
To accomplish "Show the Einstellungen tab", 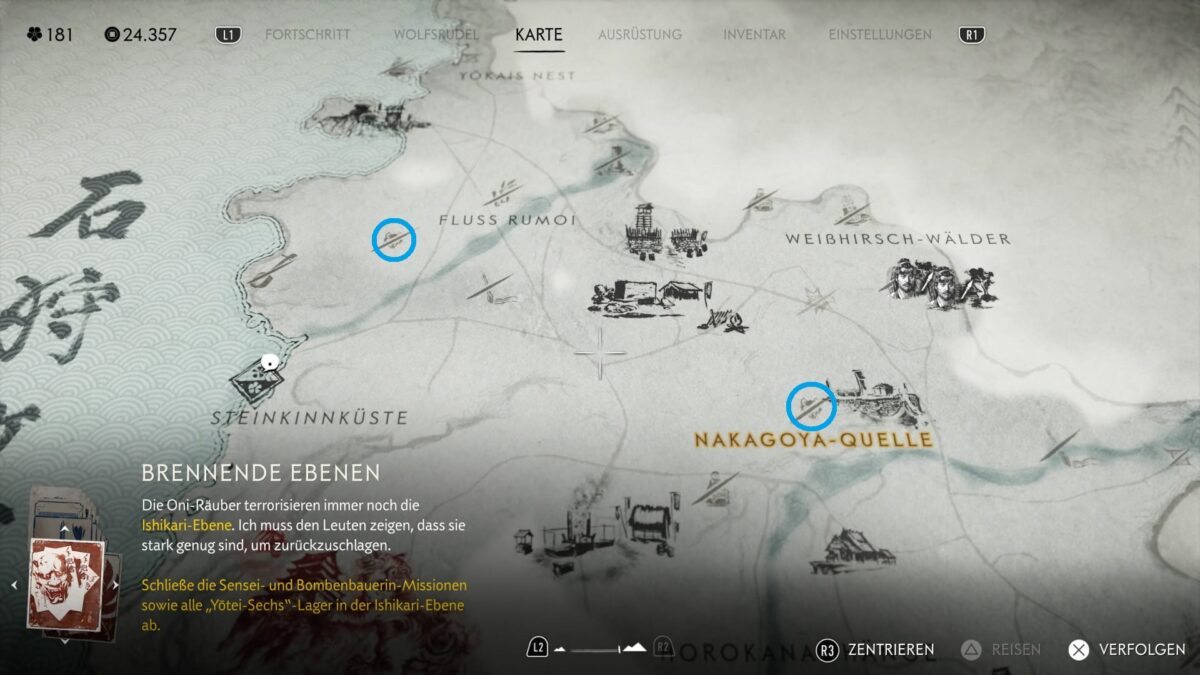I will [x=880, y=35].
